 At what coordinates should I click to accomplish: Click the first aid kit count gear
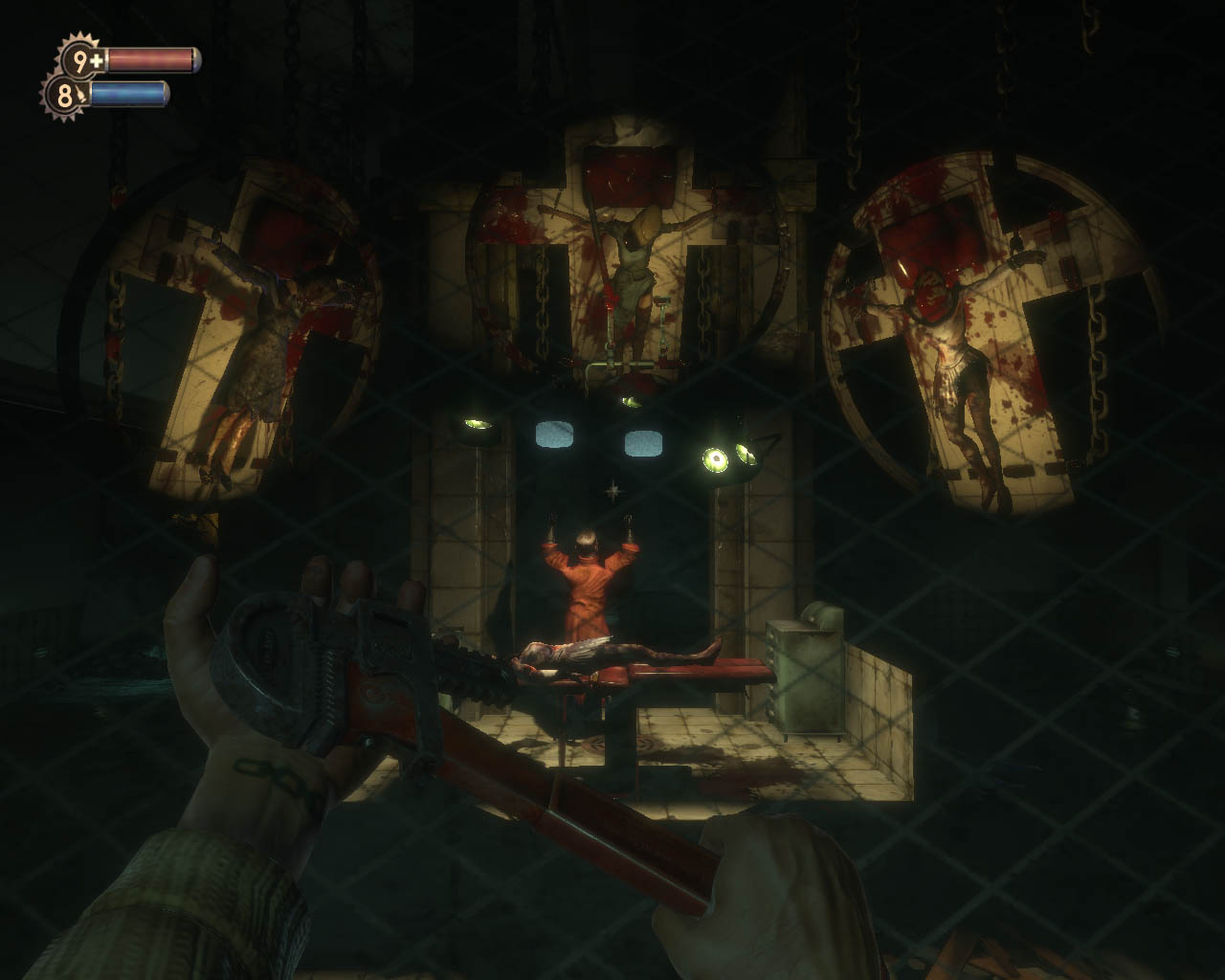pyautogui.click(x=80, y=61)
